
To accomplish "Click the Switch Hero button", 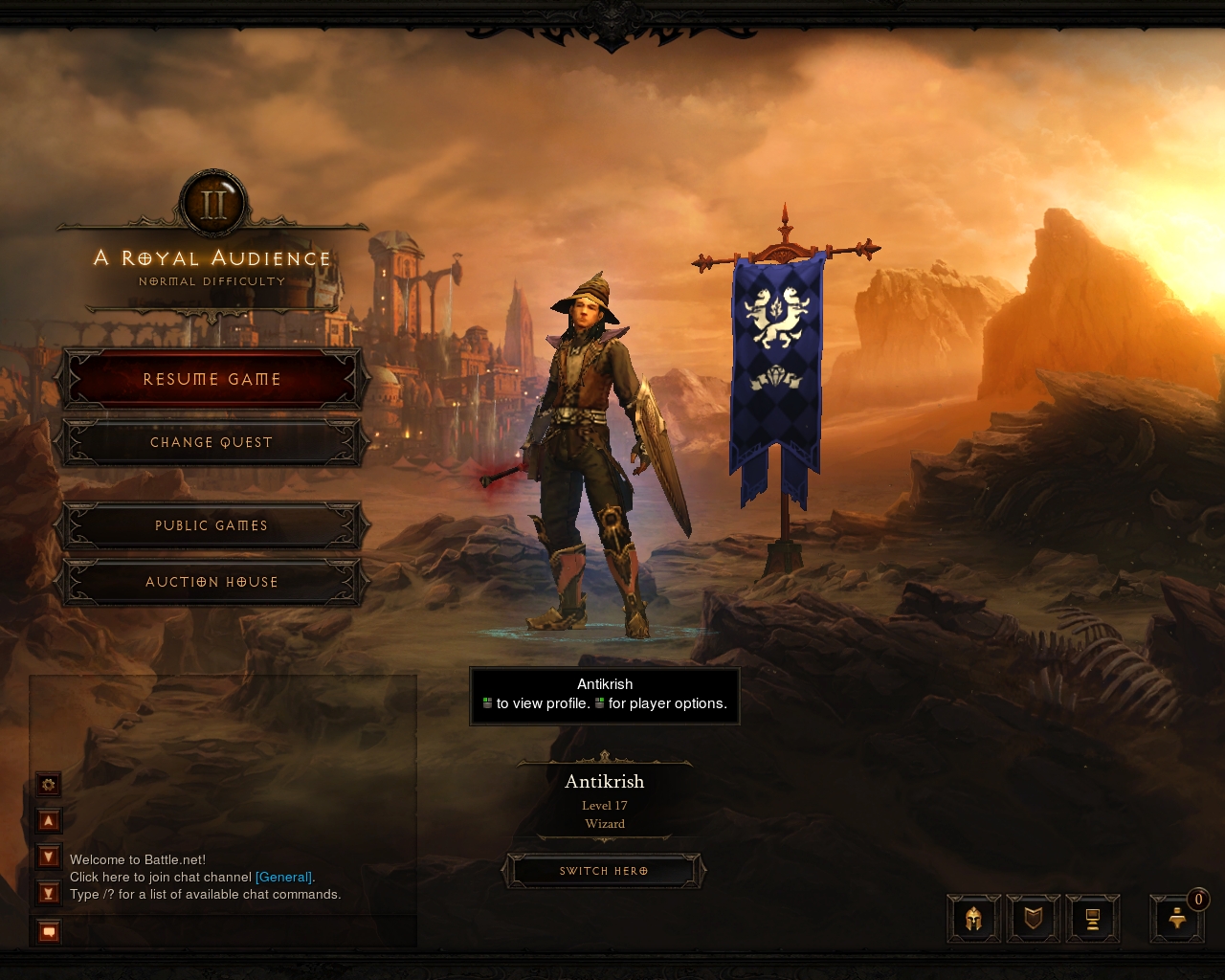I will (x=604, y=871).
